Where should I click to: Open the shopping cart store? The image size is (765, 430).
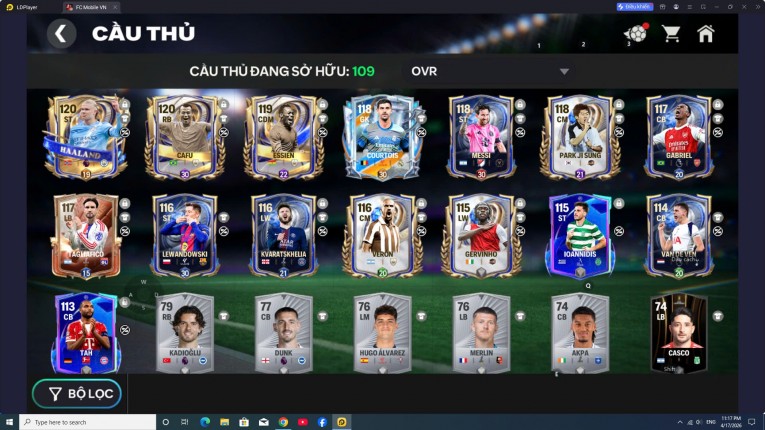671,34
